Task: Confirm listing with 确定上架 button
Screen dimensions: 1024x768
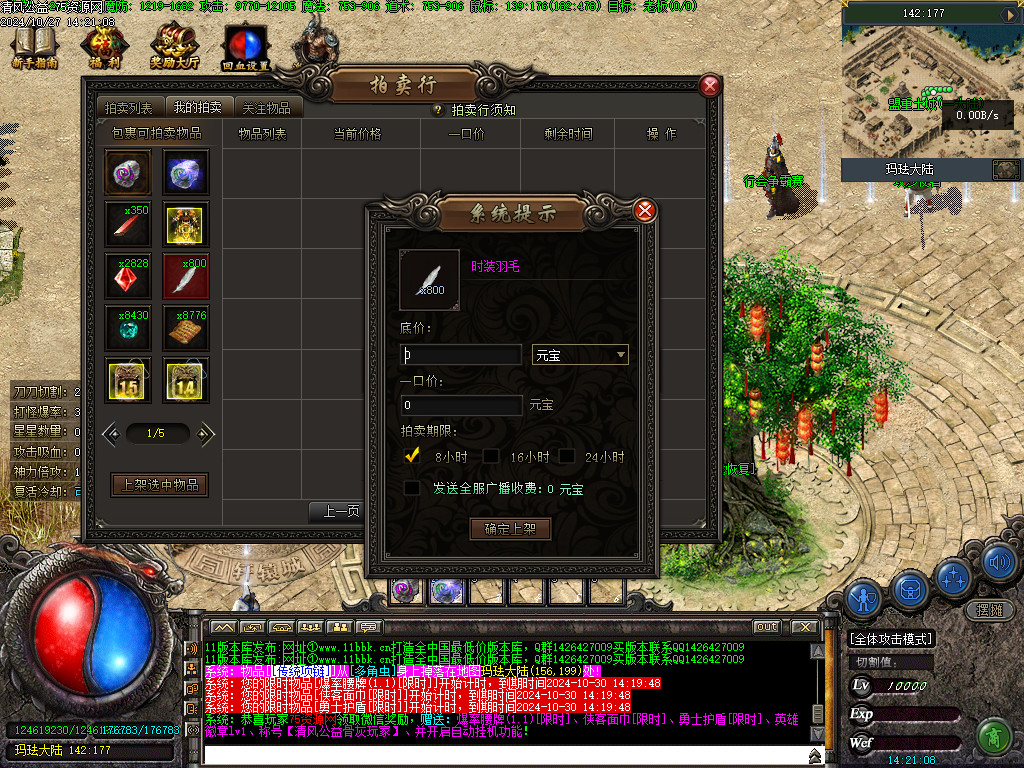Action: coord(510,529)
